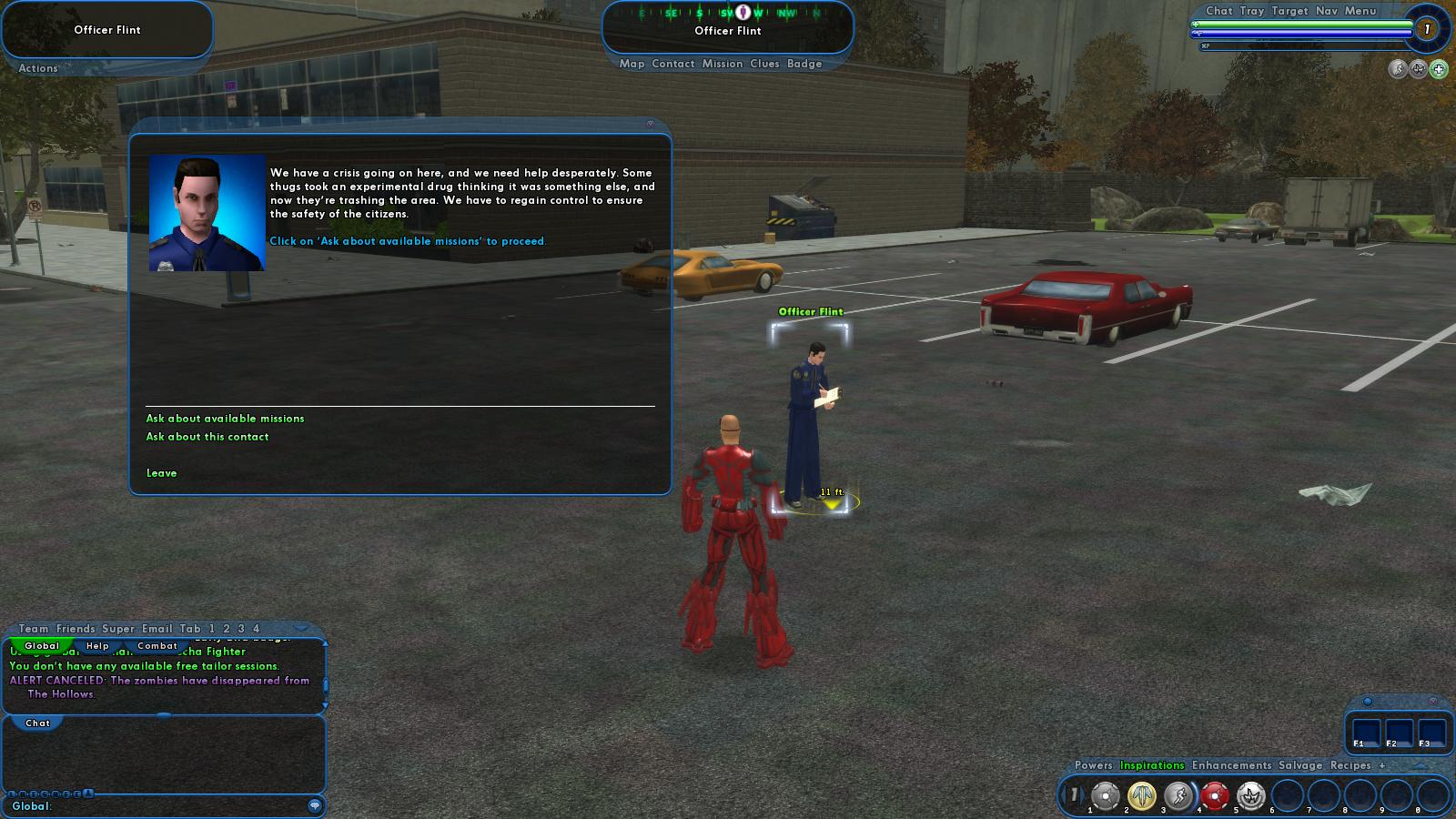Ask about available missions
This screenshot has height=819, width=1456.
(x=225, y=419)
